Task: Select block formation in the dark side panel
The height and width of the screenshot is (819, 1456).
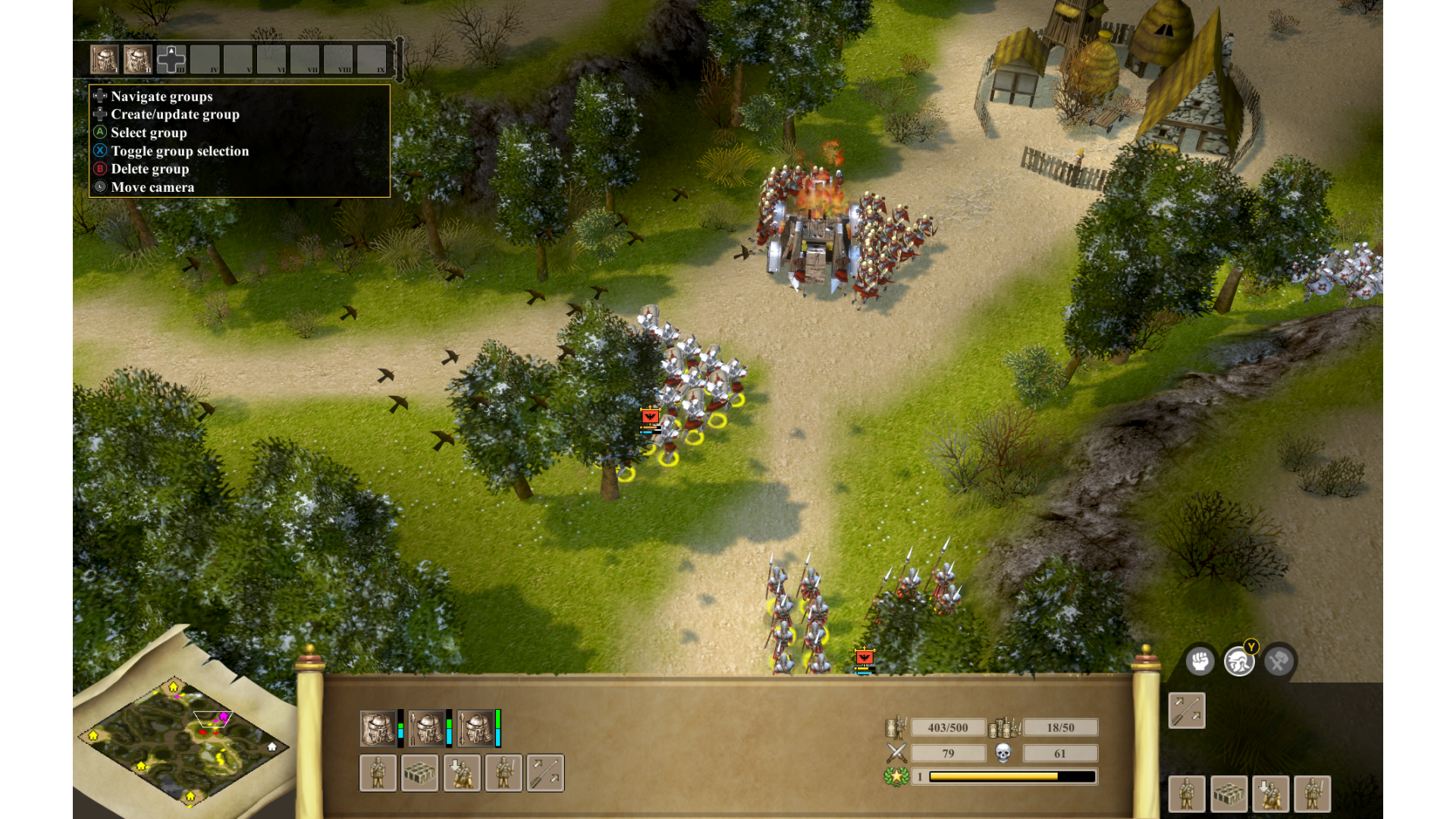Action: (x=1228, y=794)
